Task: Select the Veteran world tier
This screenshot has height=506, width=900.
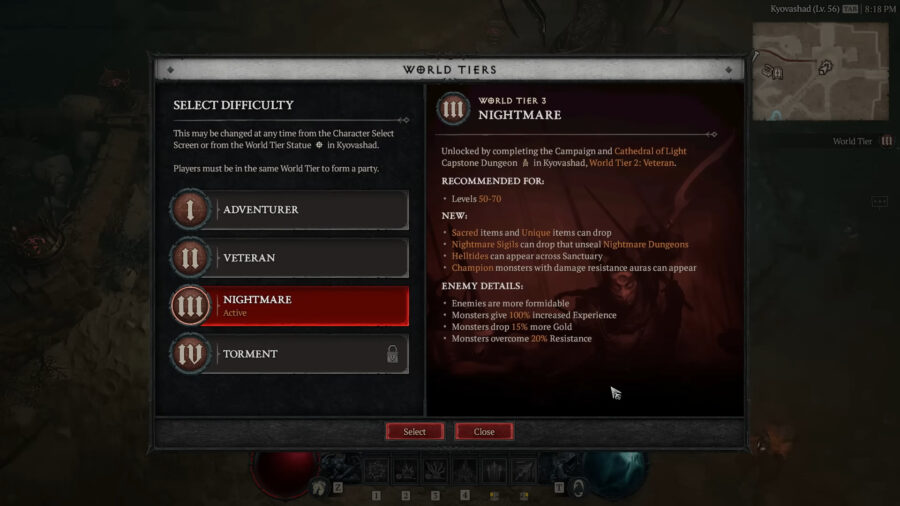Action: tap(290, 258)
